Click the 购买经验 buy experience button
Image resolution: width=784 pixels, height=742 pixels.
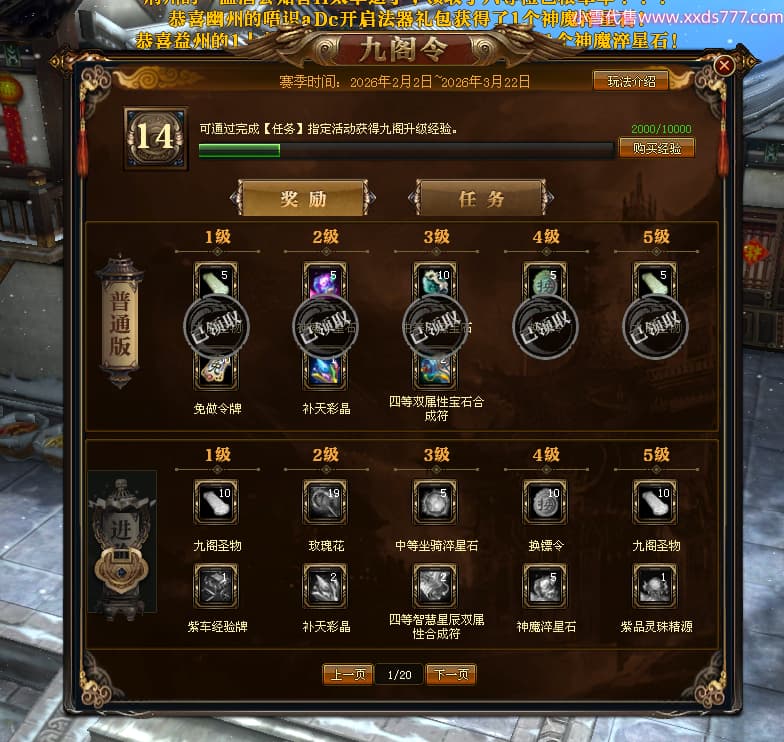click(657, 148)
